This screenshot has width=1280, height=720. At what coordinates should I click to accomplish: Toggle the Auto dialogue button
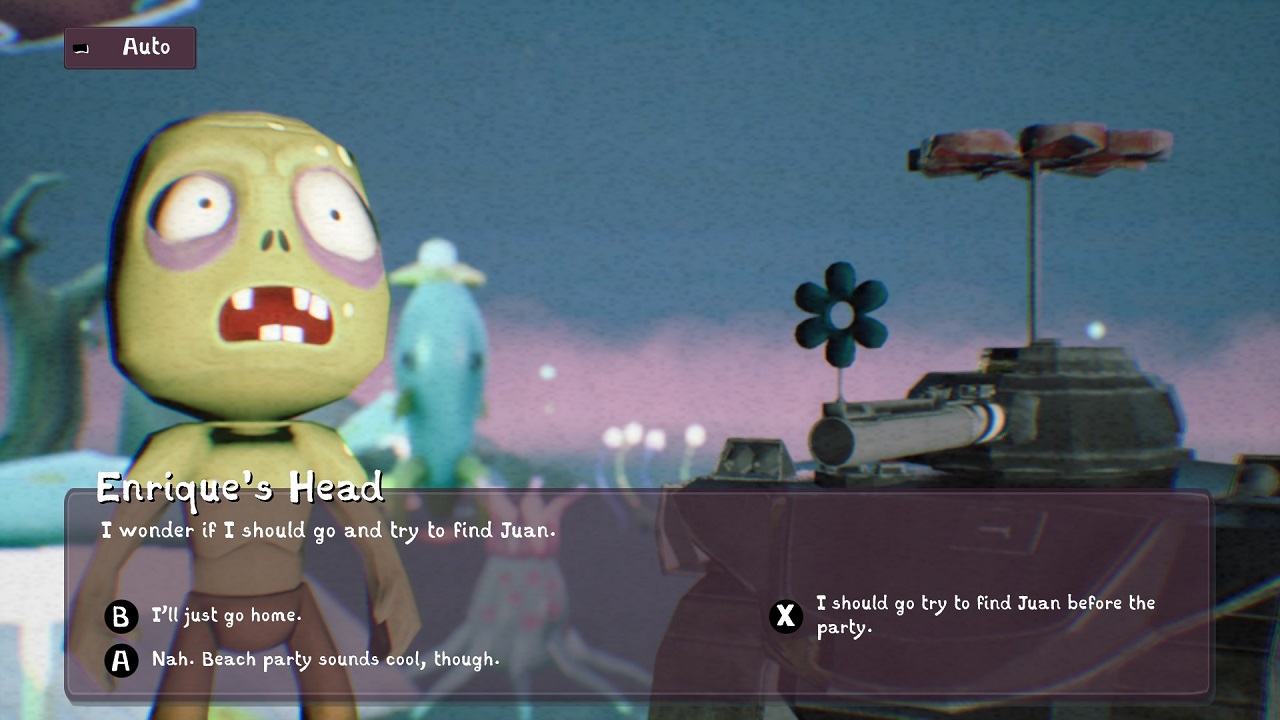pyautogui.click(x=130, y=48)
